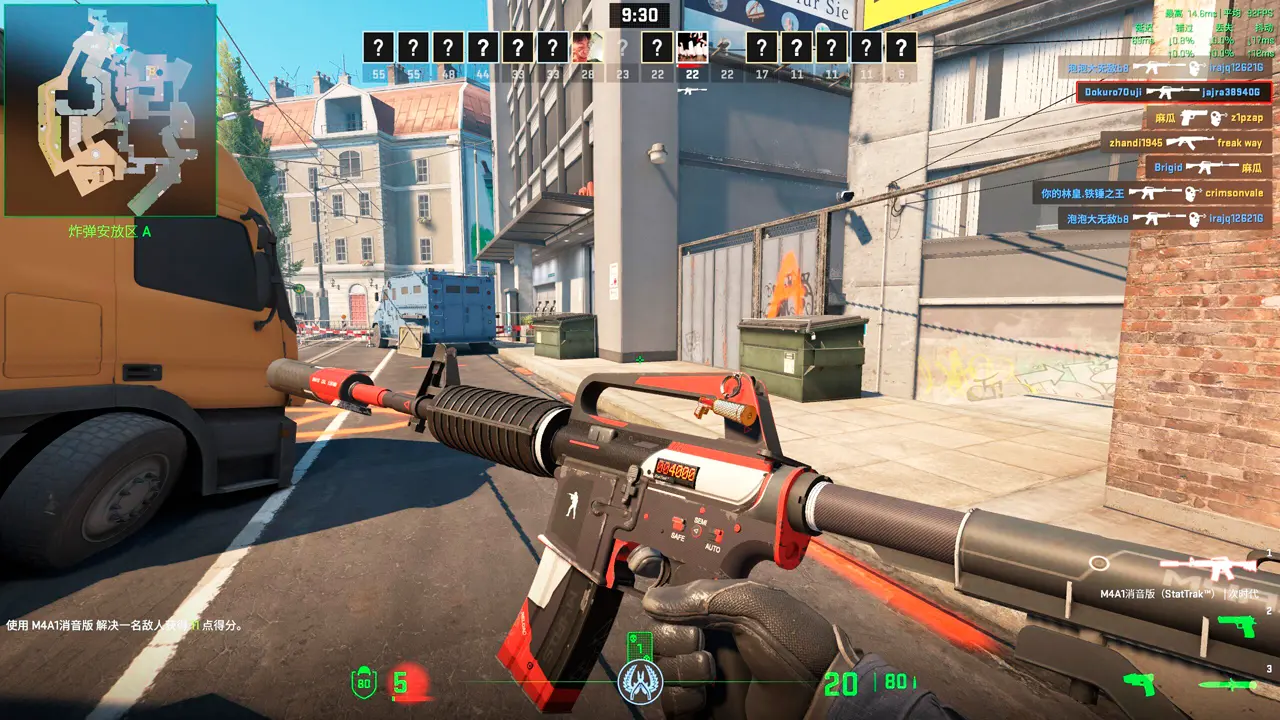Select the M4A1-S rifle weapon slot

point(1219,569)
